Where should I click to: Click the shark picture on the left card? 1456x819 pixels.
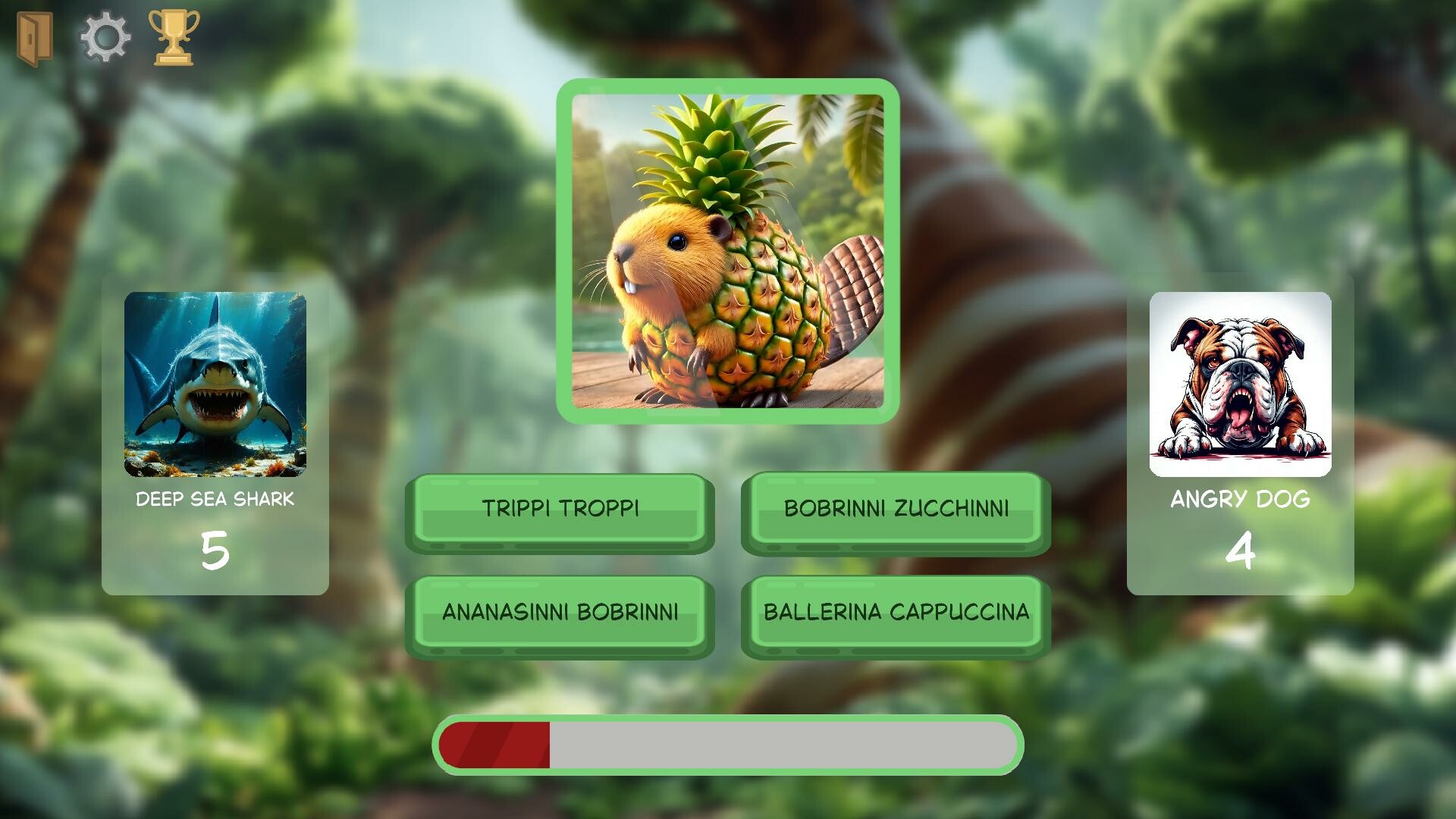[x=215, y=382]
